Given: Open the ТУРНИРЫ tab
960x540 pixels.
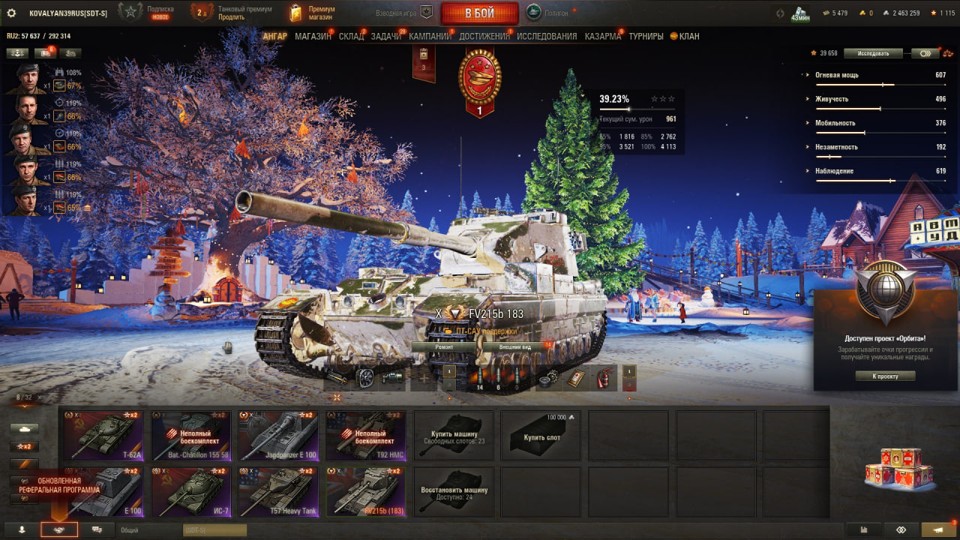Looking at the screenshot, I should [x=646, y=36].
